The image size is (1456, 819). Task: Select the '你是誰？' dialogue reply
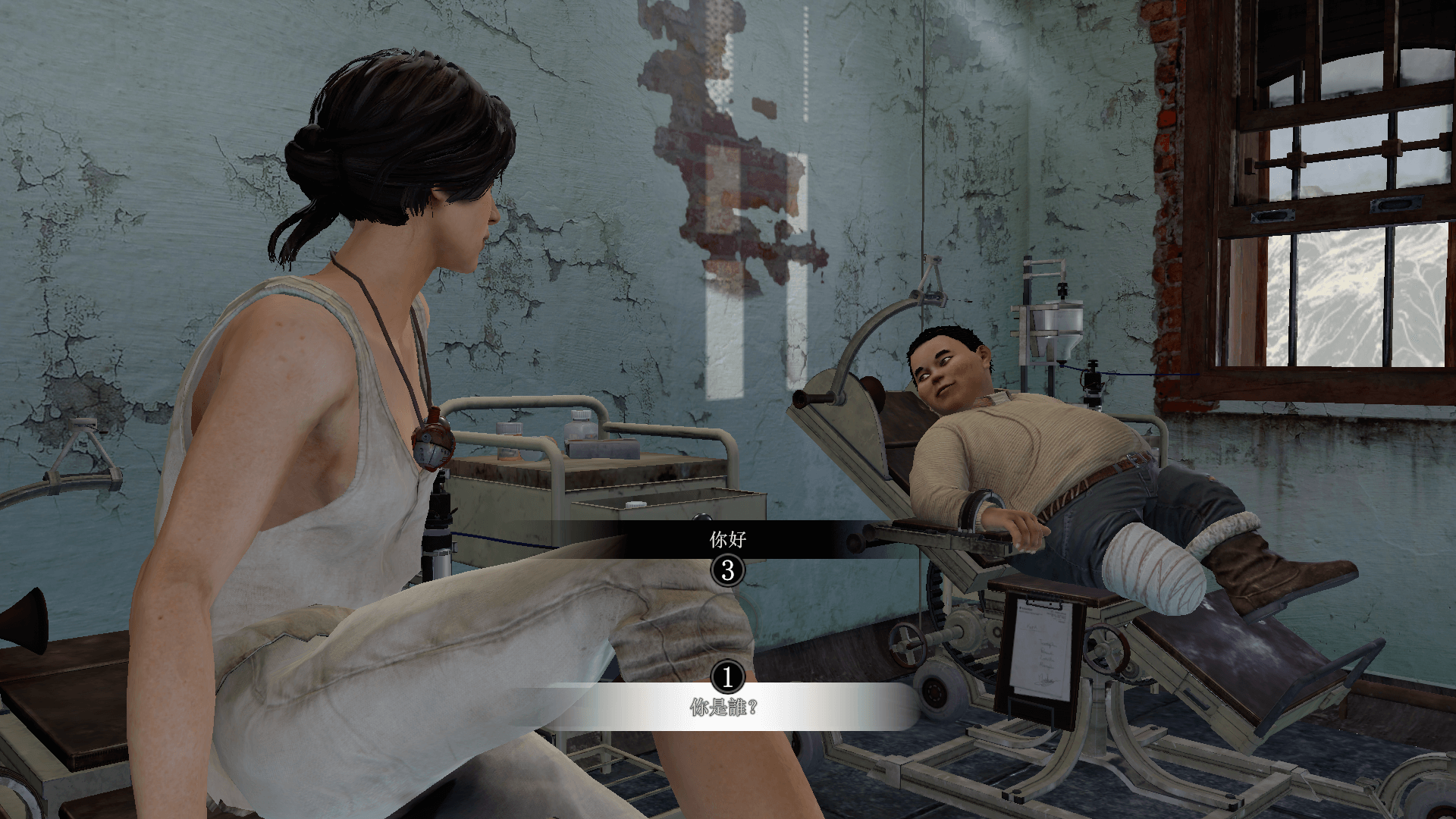pyautogui.click(x=724, y=708)
